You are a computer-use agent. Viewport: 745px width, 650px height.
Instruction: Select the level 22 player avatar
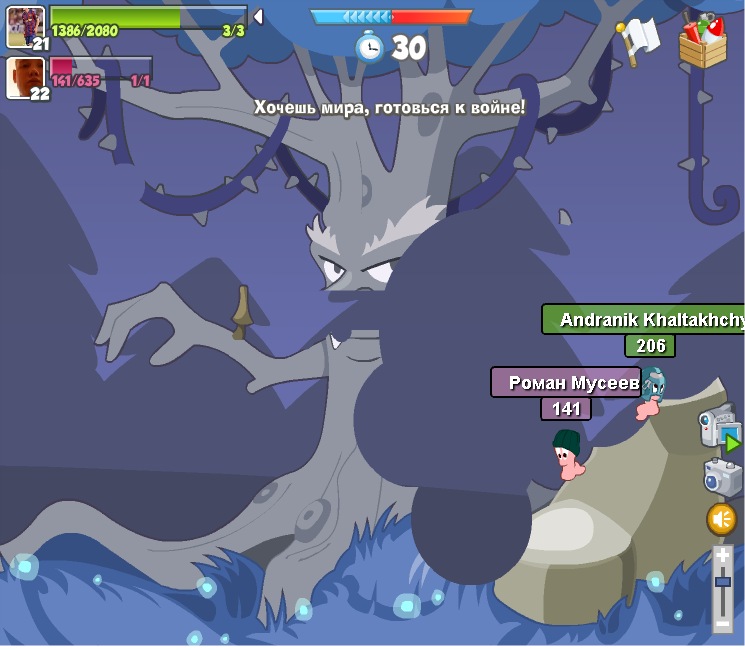click(25, 78)
